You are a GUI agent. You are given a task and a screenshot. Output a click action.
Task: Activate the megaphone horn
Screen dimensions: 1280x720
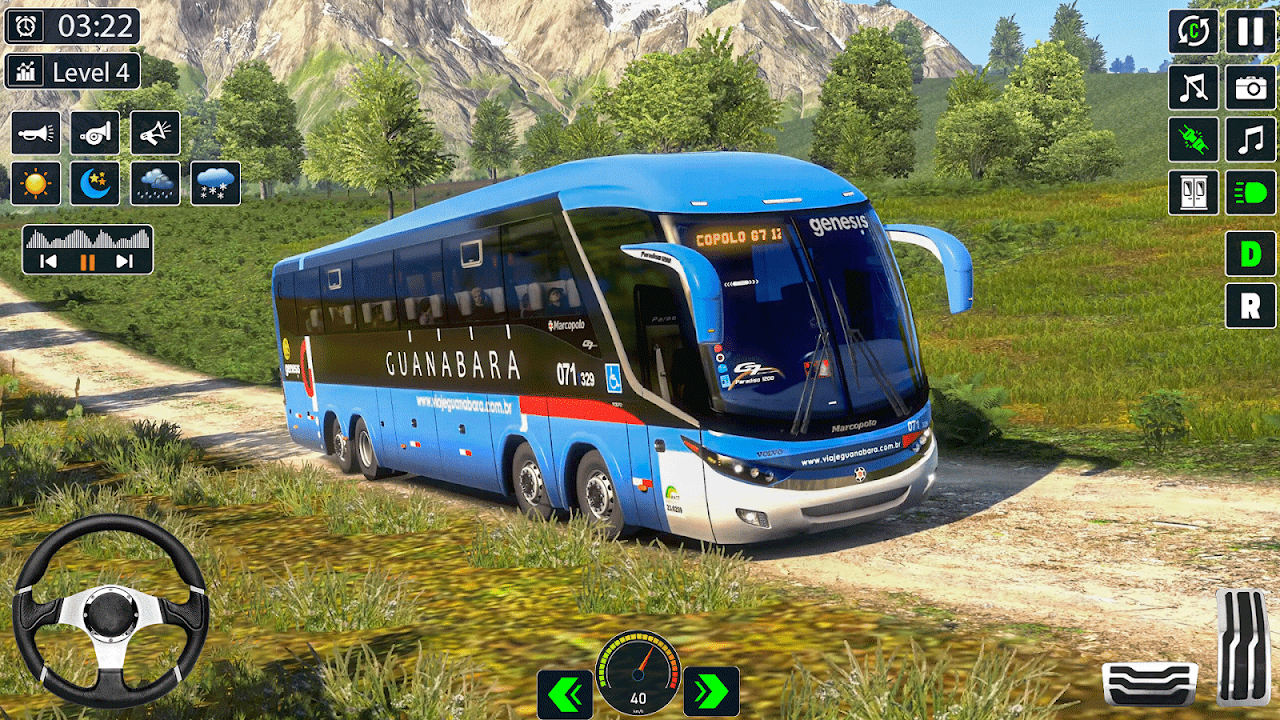155,132
